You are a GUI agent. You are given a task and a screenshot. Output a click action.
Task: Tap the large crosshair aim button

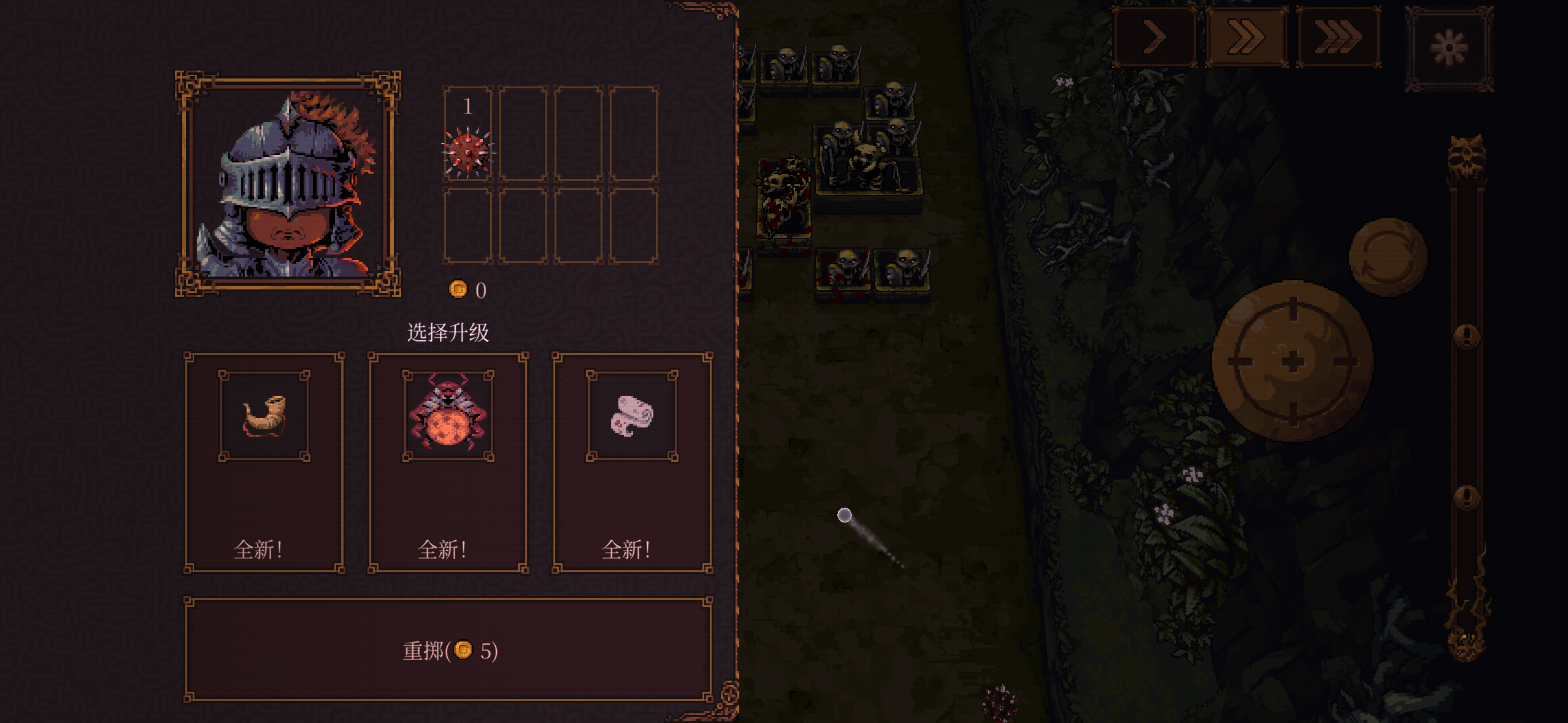(1293, 361)
